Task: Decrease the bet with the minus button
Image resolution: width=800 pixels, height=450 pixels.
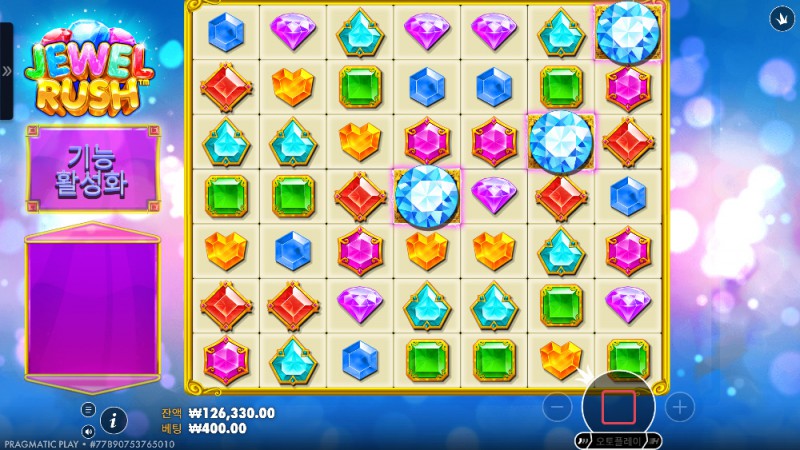Action: click(x=560, y=407)
